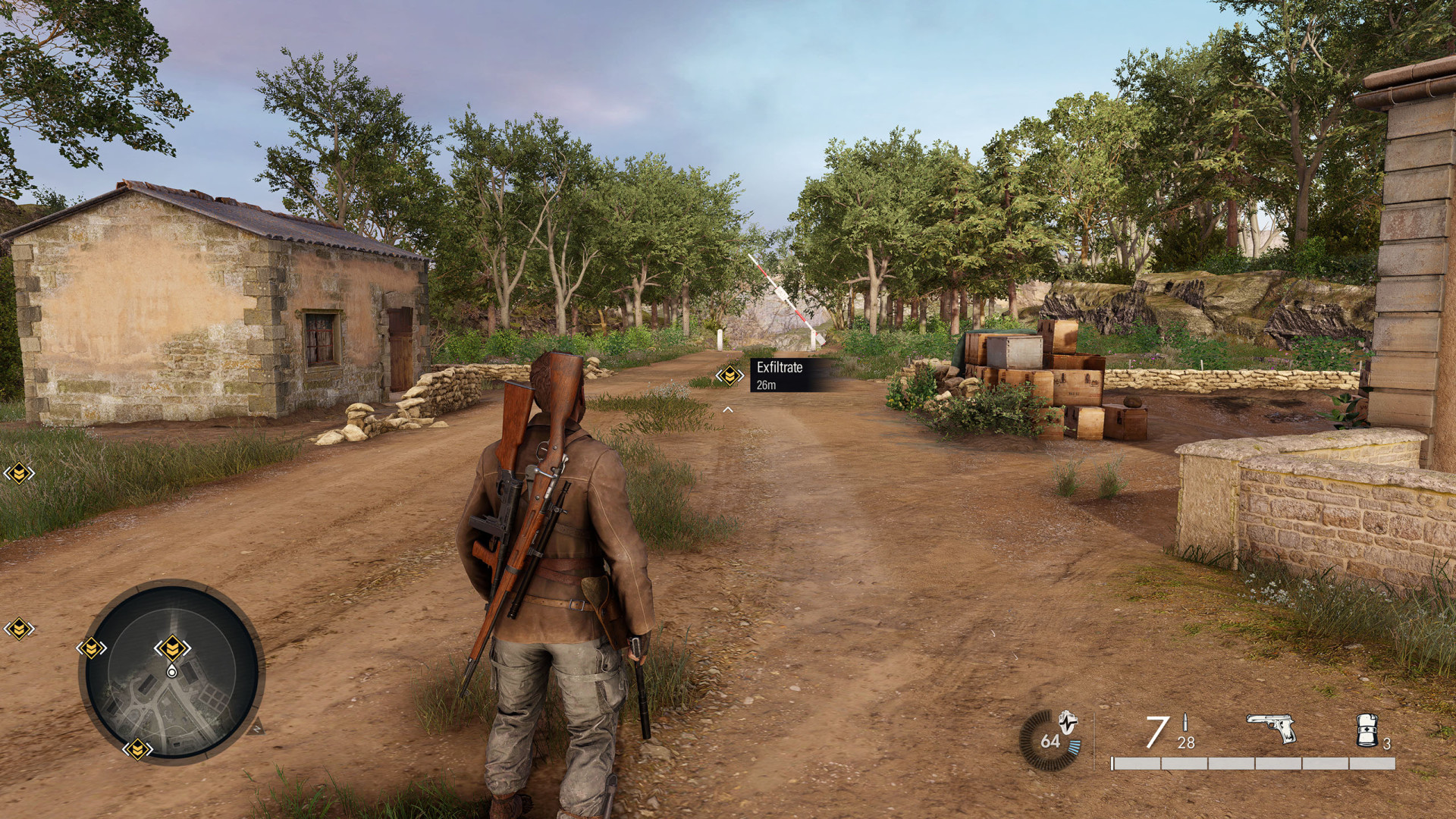Screen dimensions: 1456x819
Task: Select the bandage item icon
Action: (1367, 730)
